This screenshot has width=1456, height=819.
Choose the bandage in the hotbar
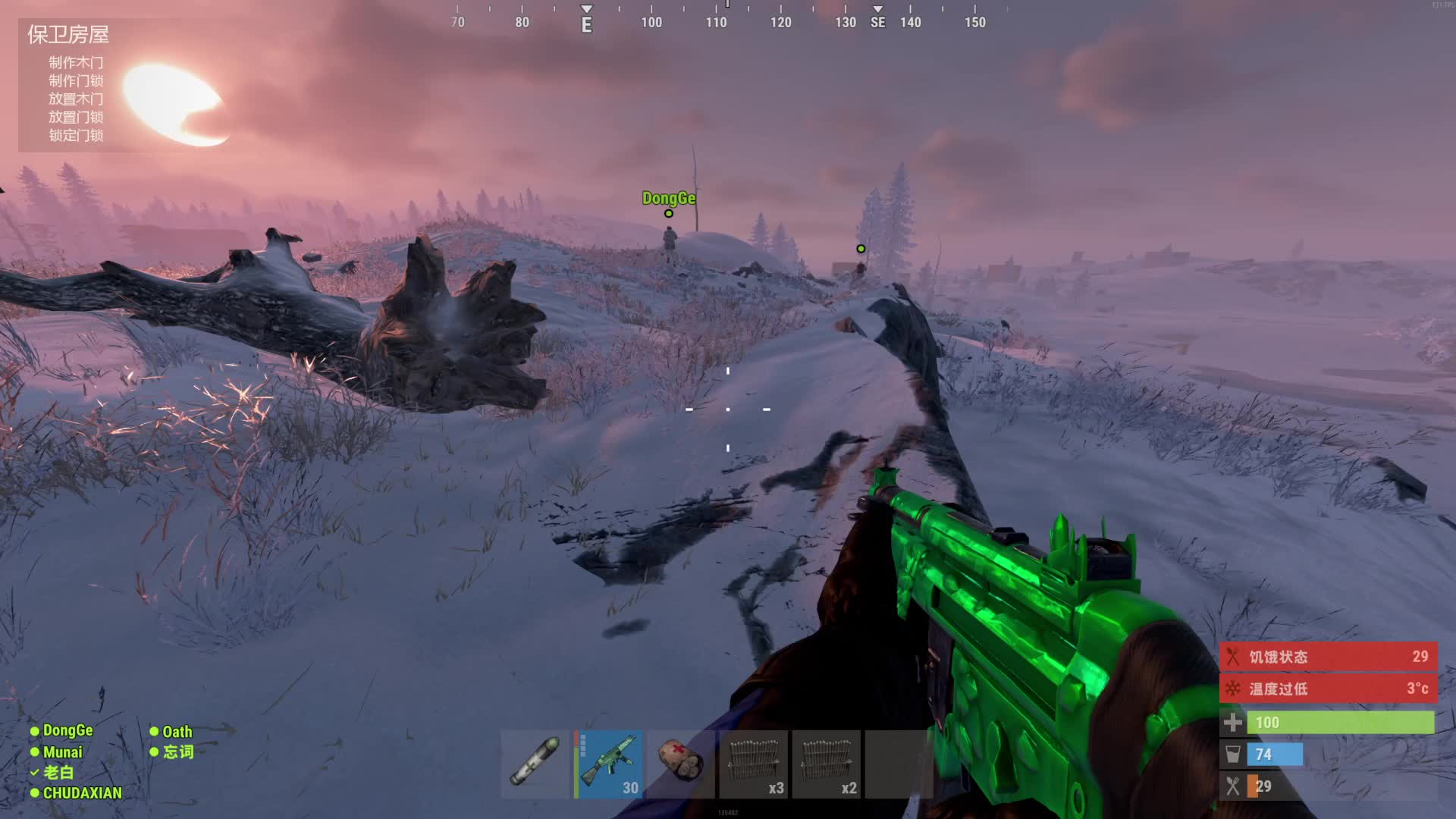click(680, 764)
